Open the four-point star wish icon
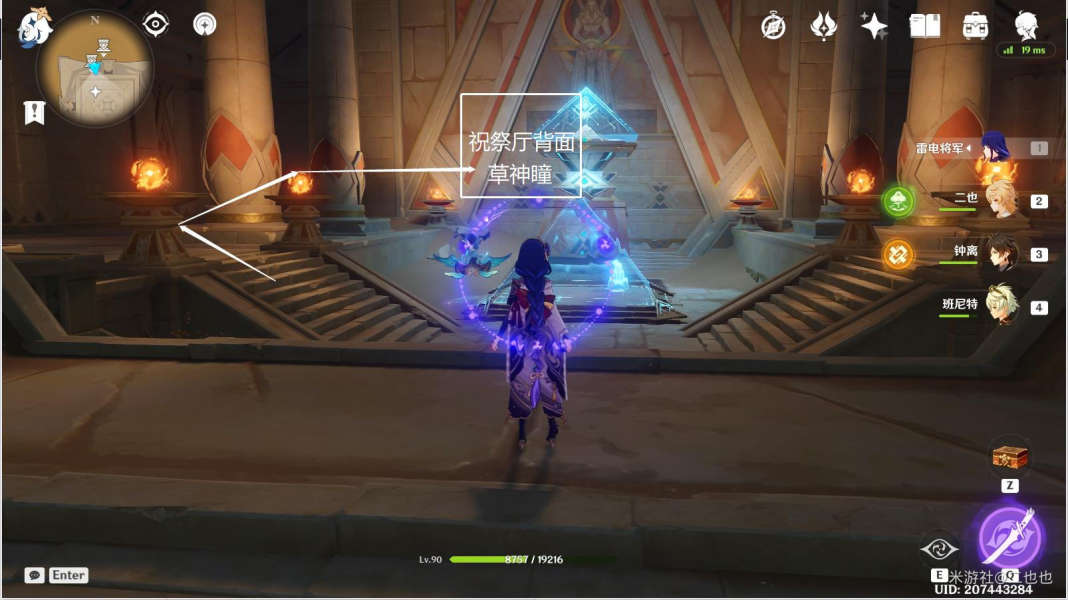The width and height of the screenshot is (1068, 600). [x=874, y=27]
